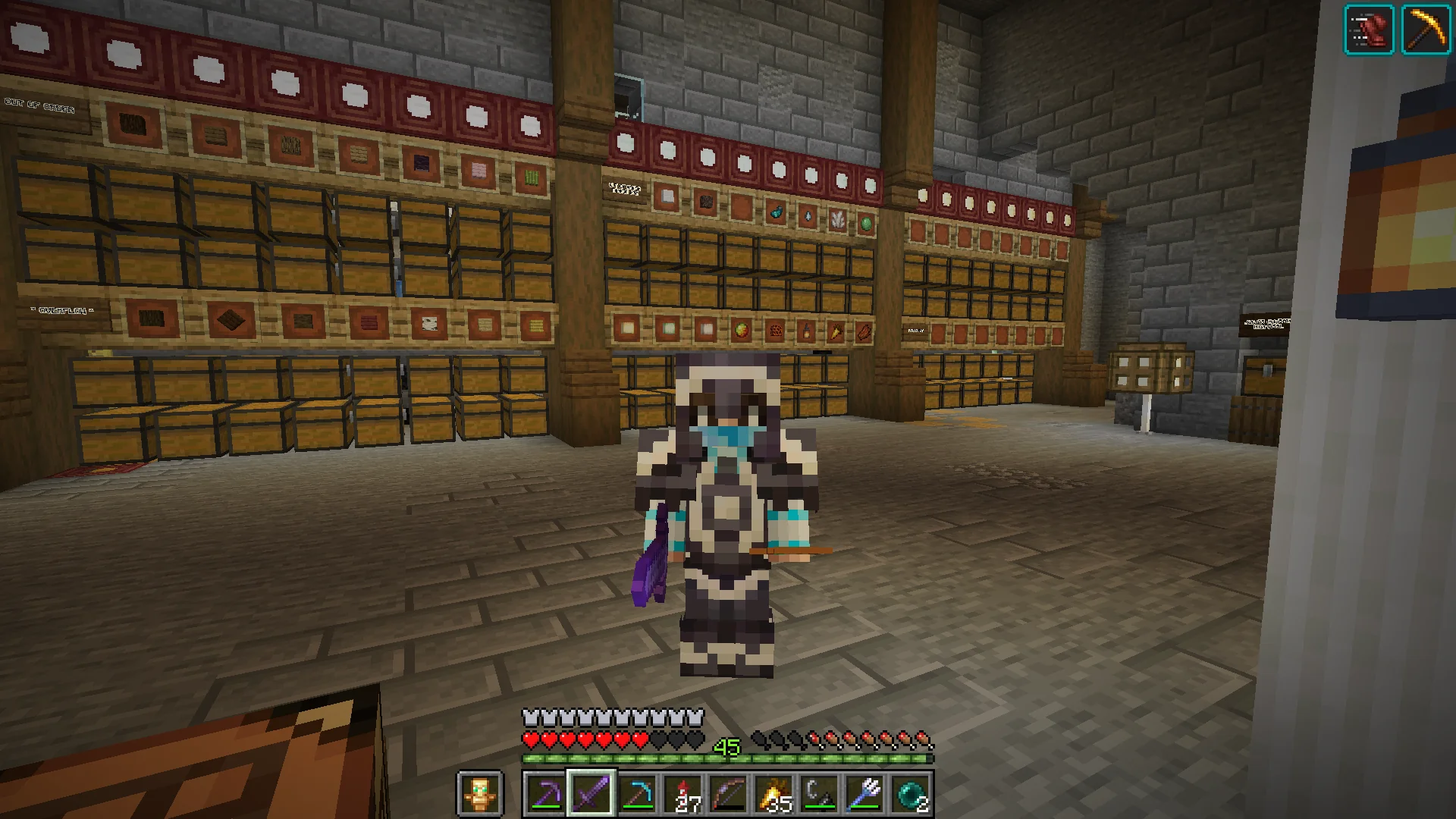Click the golden carrot item frame
This screenshot has height=819, width=1456.
[835, 331]
